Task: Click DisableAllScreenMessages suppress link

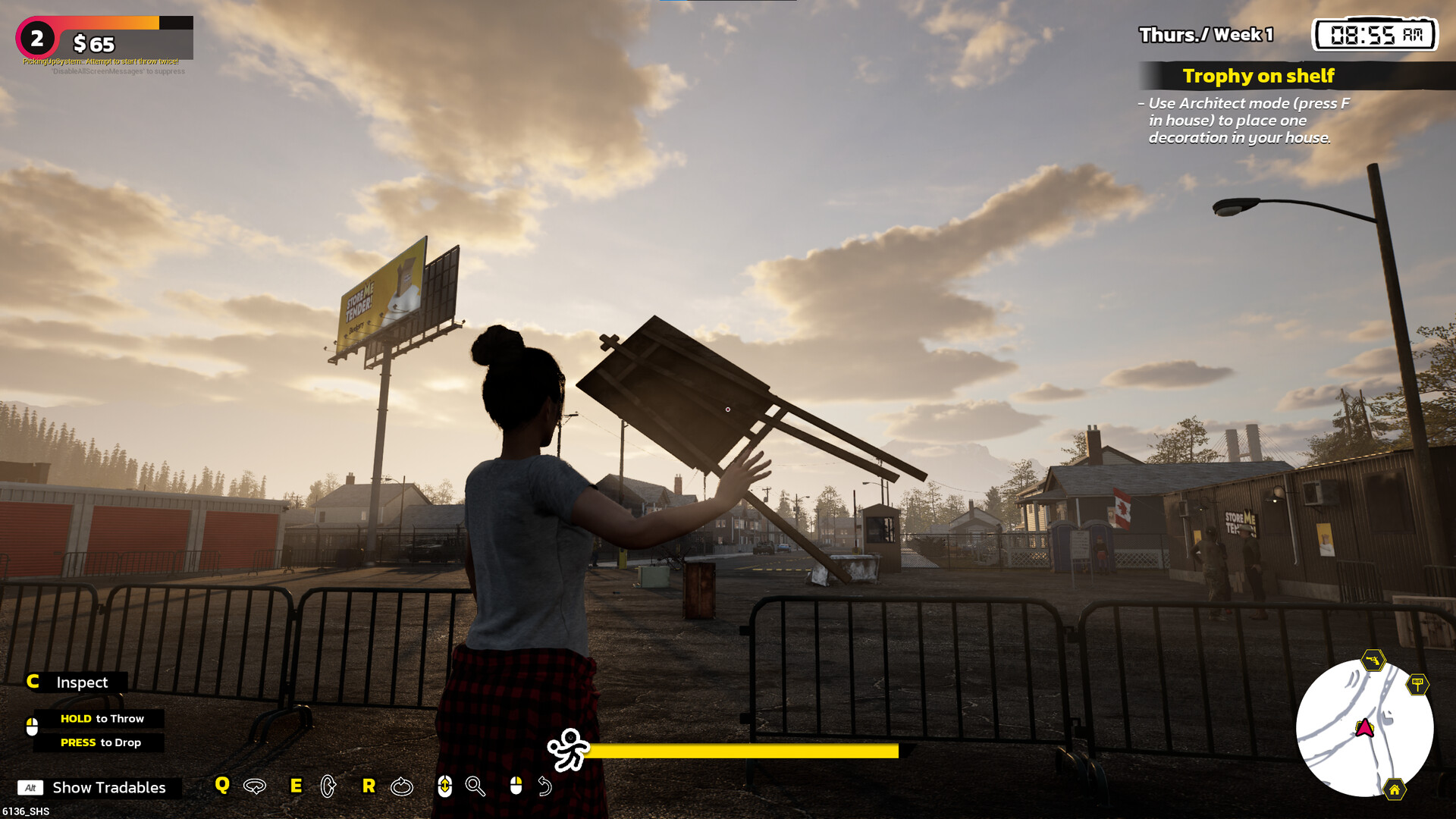Action: [x=117, y=73]
